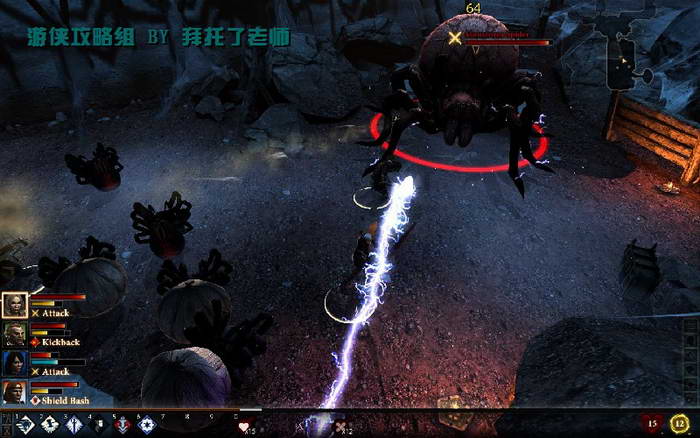Trigger the fourth quickbar ability slot
This screenshot has height=438, width=700.
tap(99, 425)
